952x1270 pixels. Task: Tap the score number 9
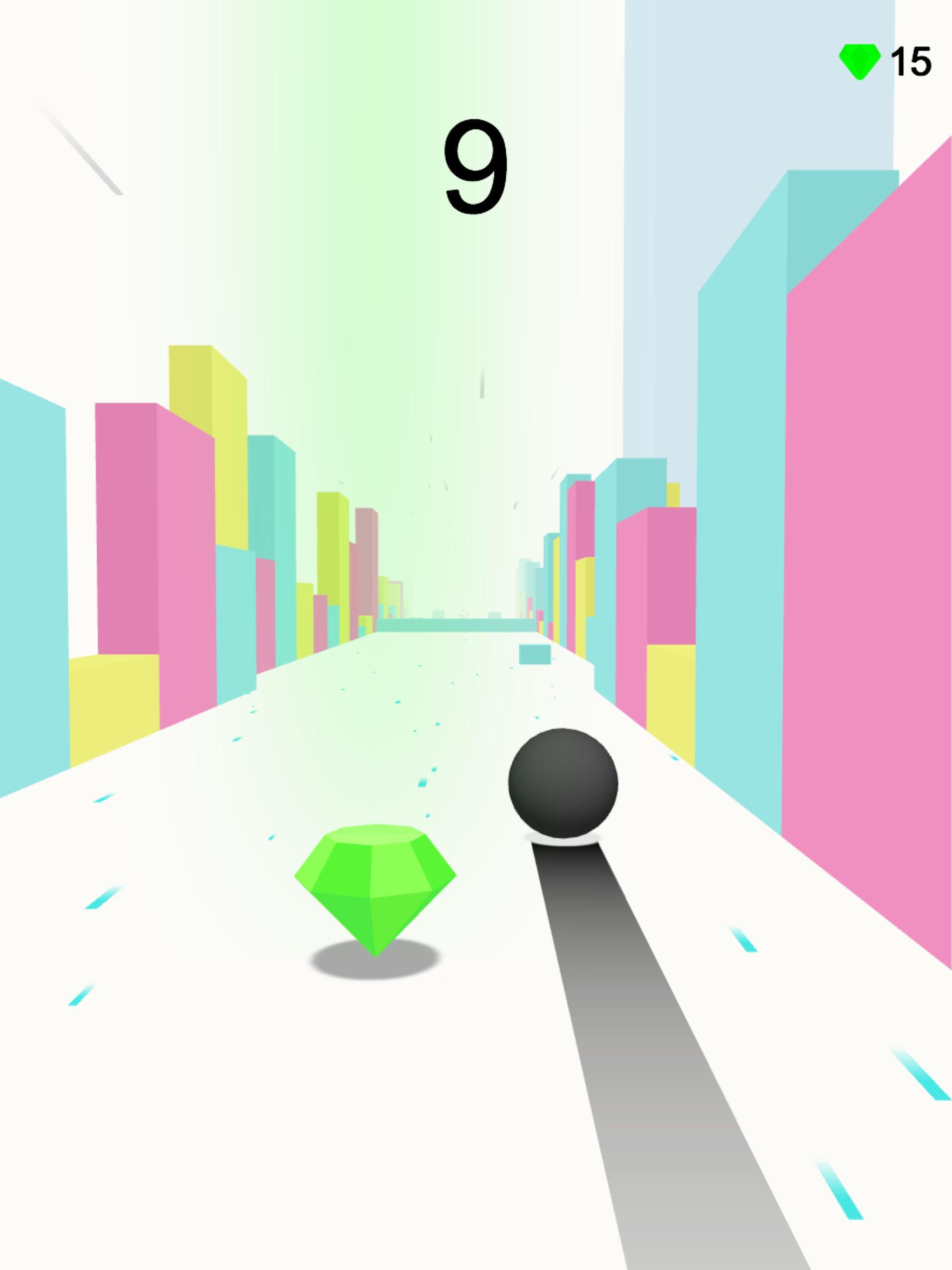476,166
